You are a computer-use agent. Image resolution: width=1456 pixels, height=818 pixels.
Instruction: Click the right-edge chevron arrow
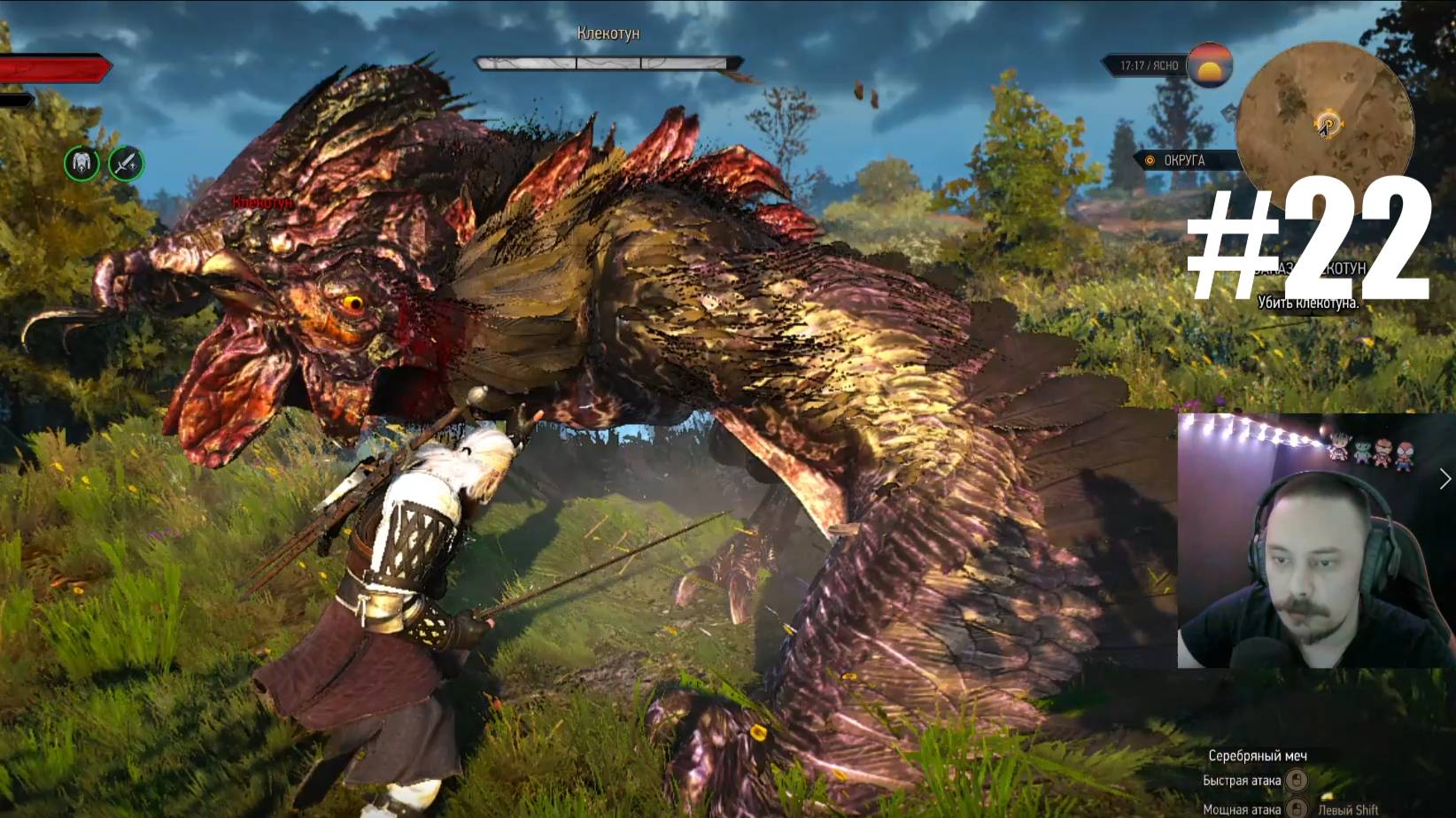click(x=1445, y=479)
